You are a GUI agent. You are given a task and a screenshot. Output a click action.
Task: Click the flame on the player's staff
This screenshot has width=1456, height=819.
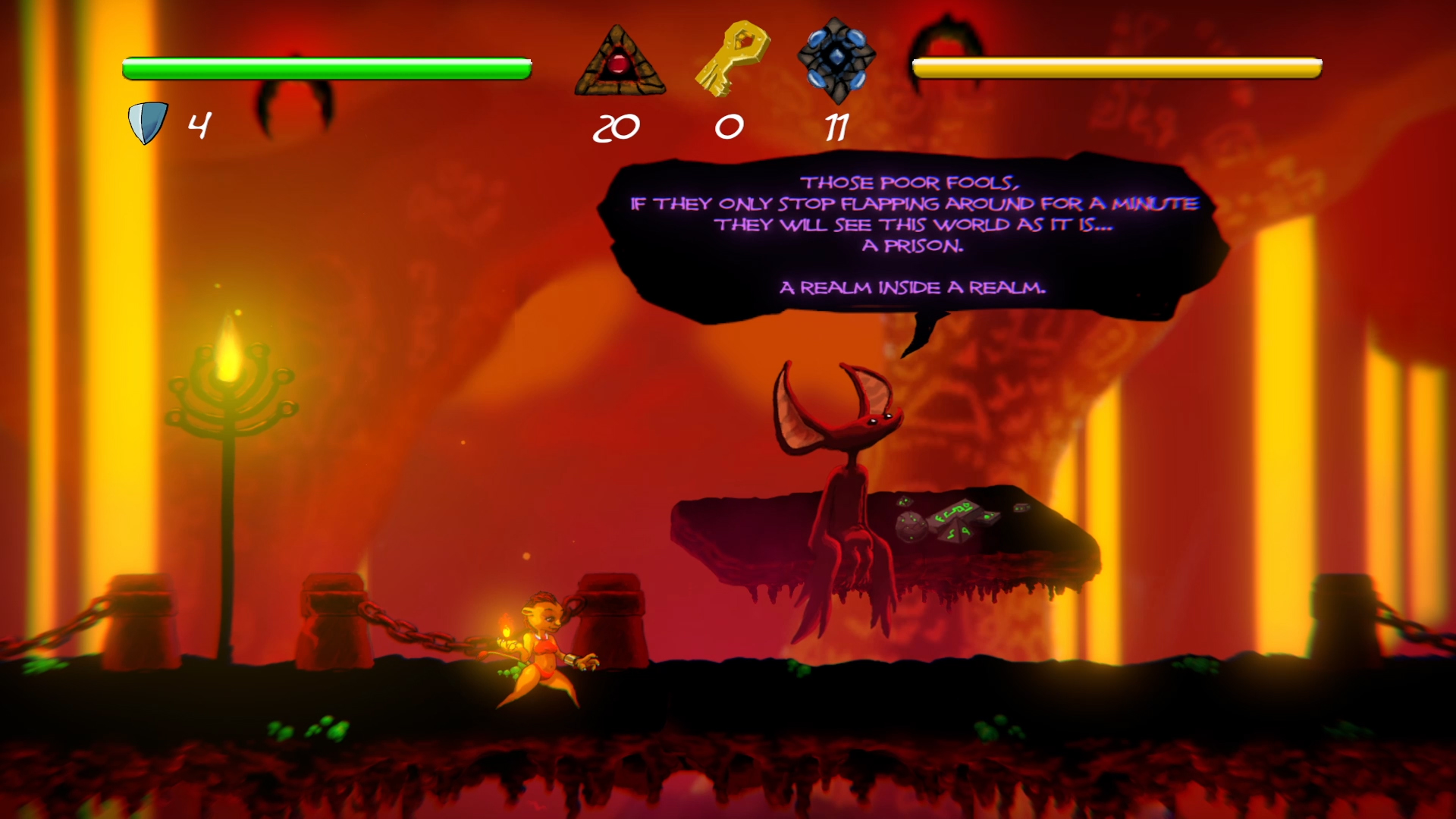(504, 626)
